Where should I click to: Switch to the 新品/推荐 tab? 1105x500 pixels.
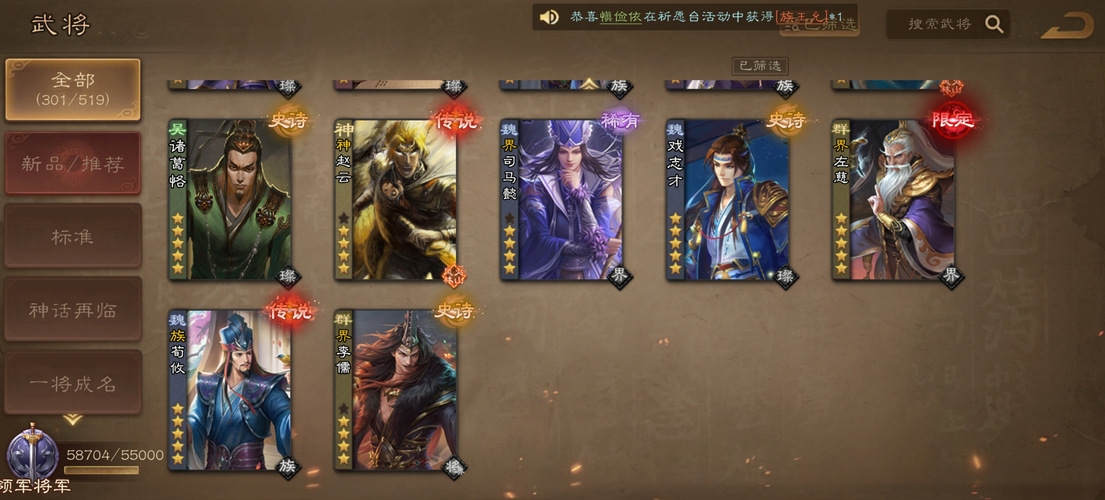72,164
